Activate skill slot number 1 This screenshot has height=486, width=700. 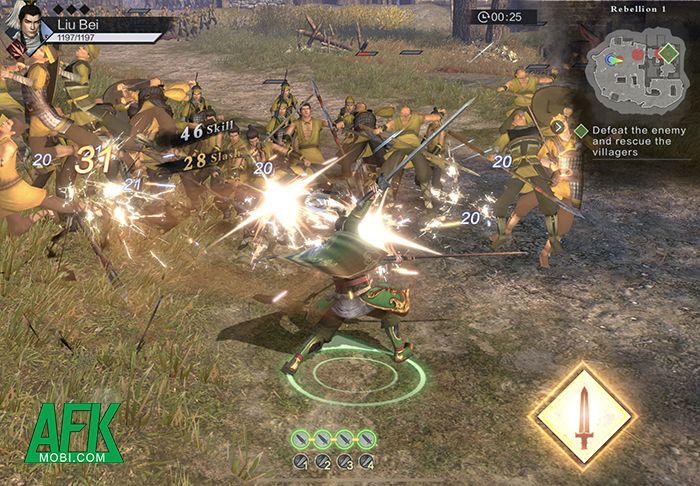(300, 462)
